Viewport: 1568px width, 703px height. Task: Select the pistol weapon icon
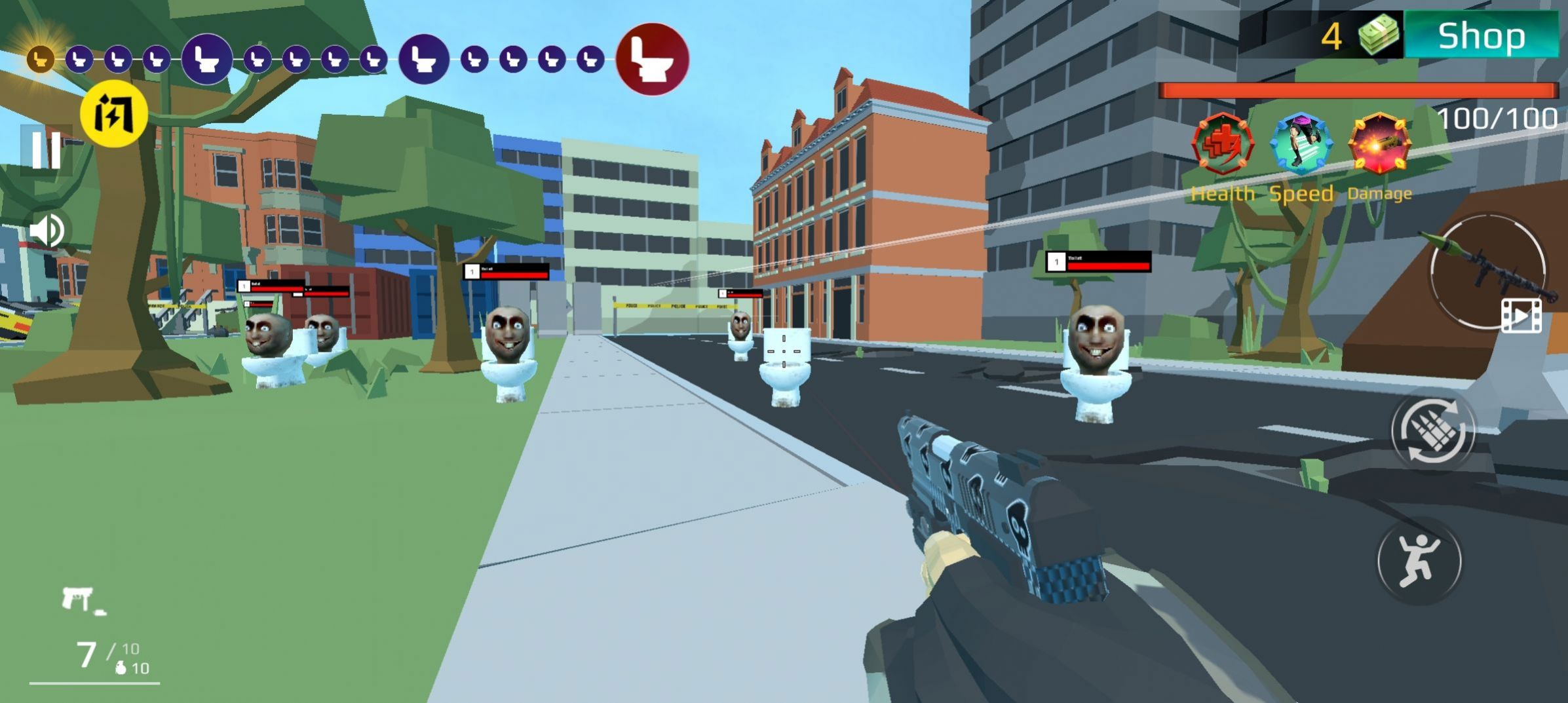coord(81,599)
